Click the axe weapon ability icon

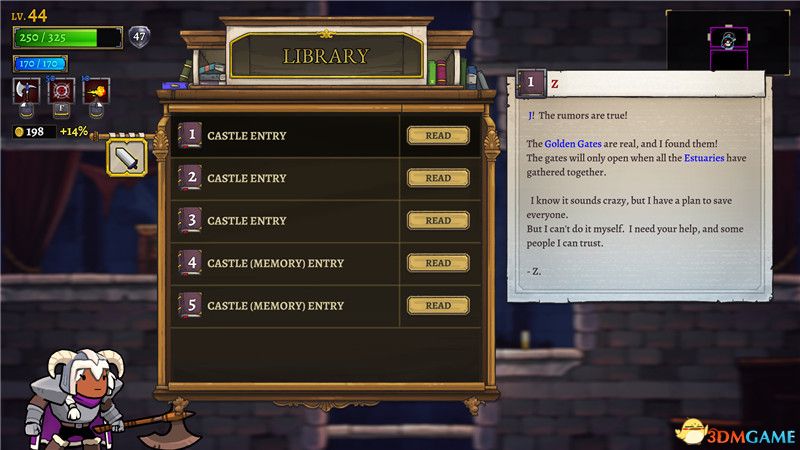click(x=27, y=93)
